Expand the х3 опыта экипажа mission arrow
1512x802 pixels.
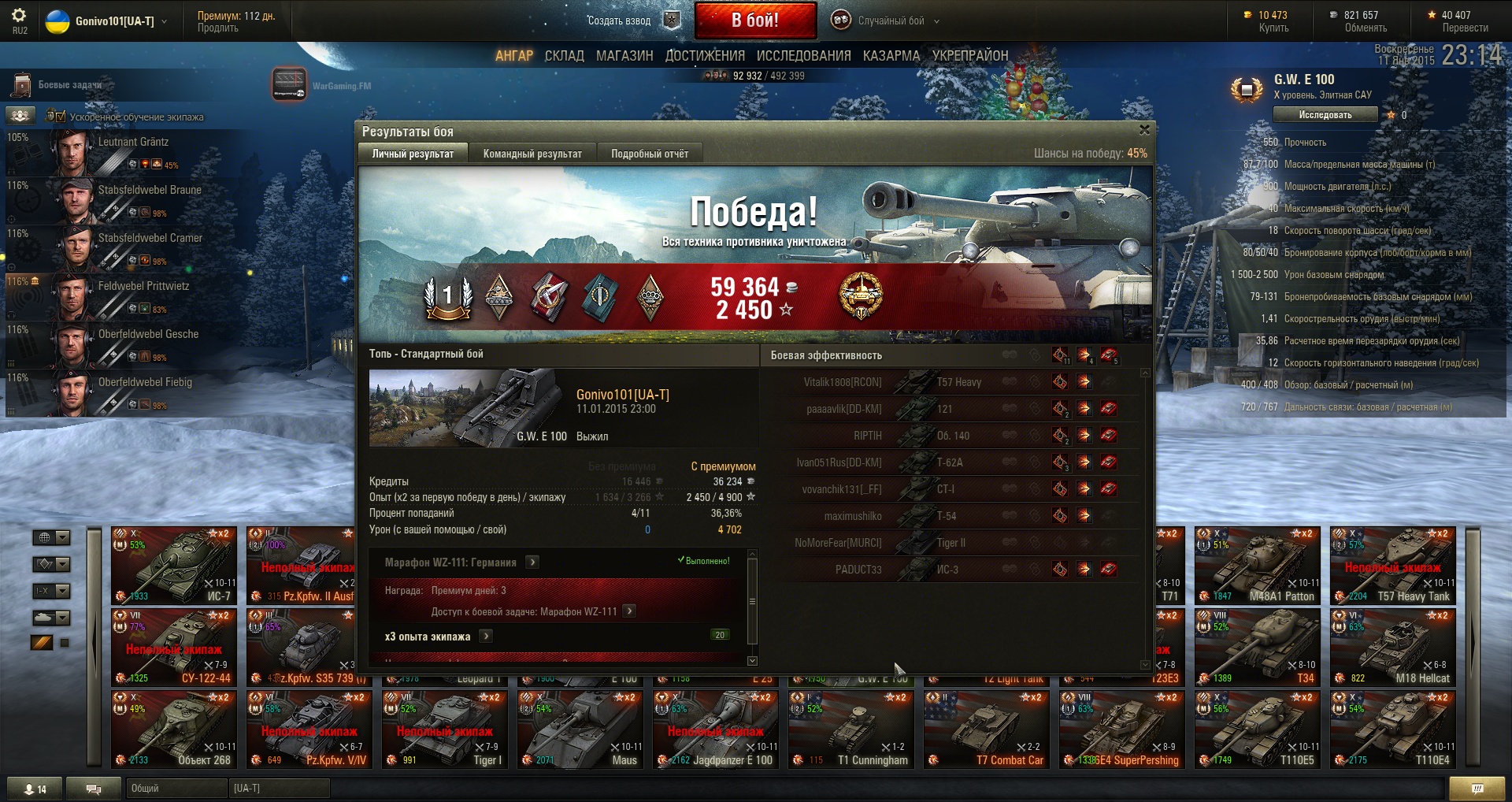(x=486, y=636)
